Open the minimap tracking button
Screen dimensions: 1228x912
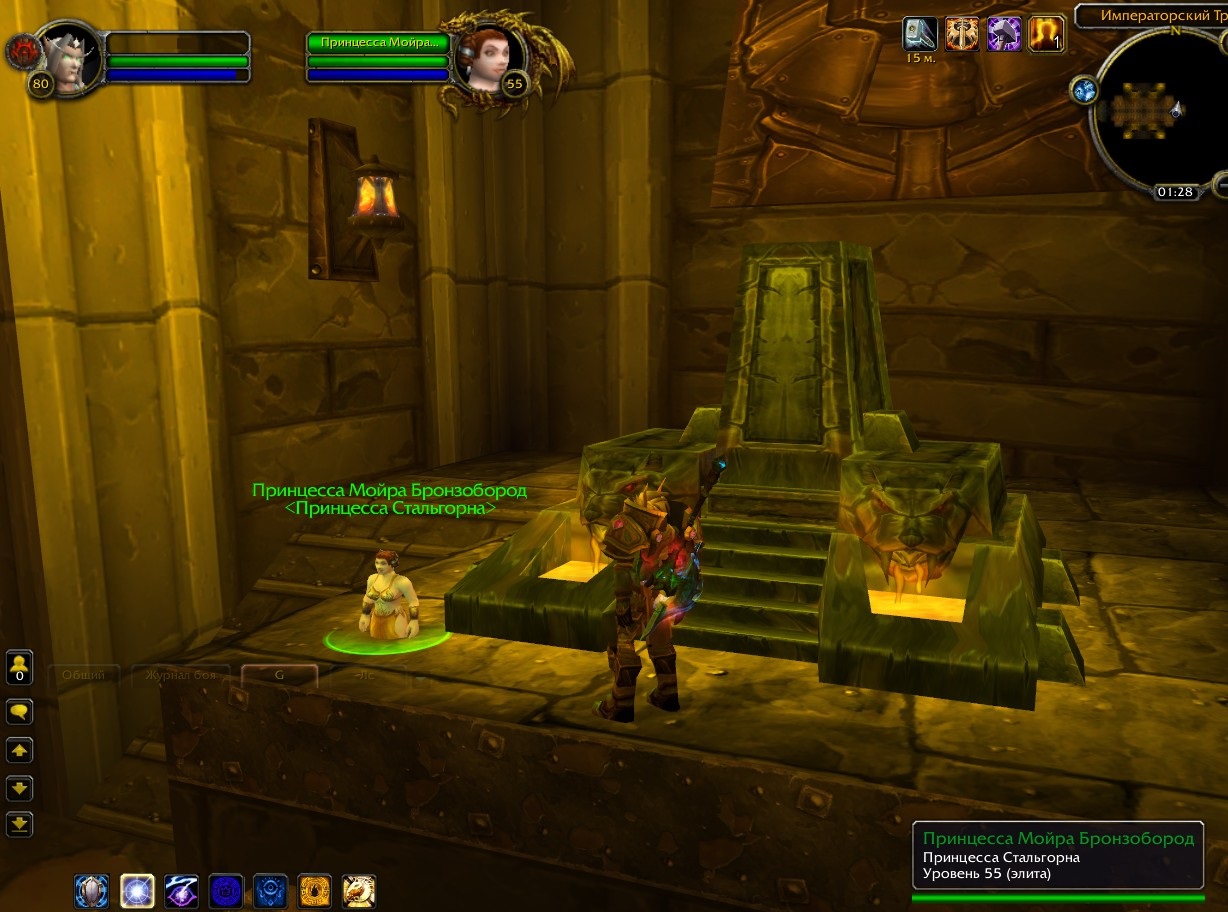[x=1085, y=91]
